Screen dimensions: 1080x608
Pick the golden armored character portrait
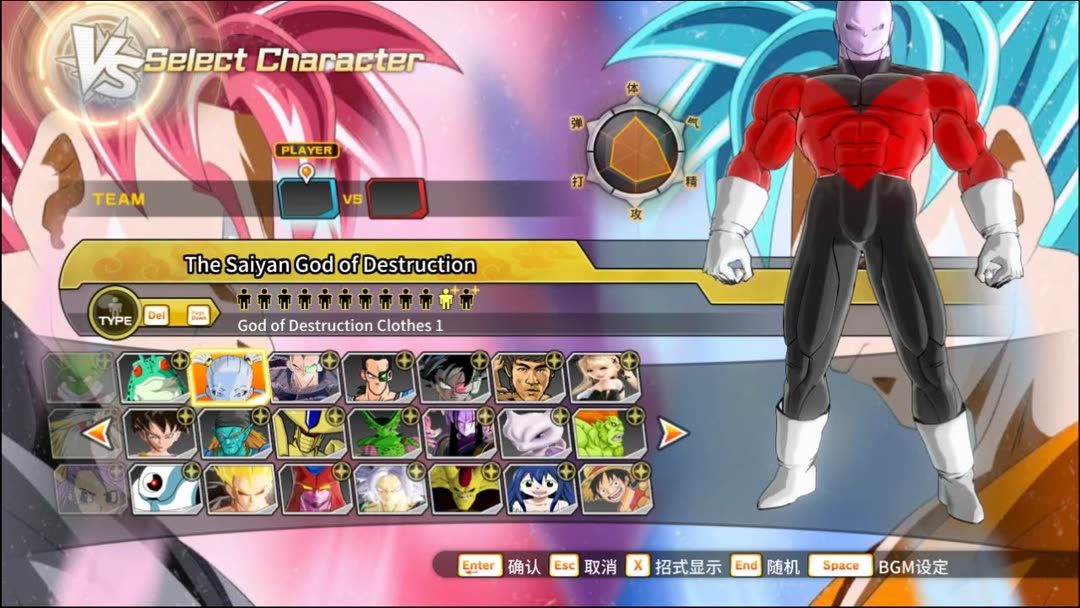tap(309, 433)
